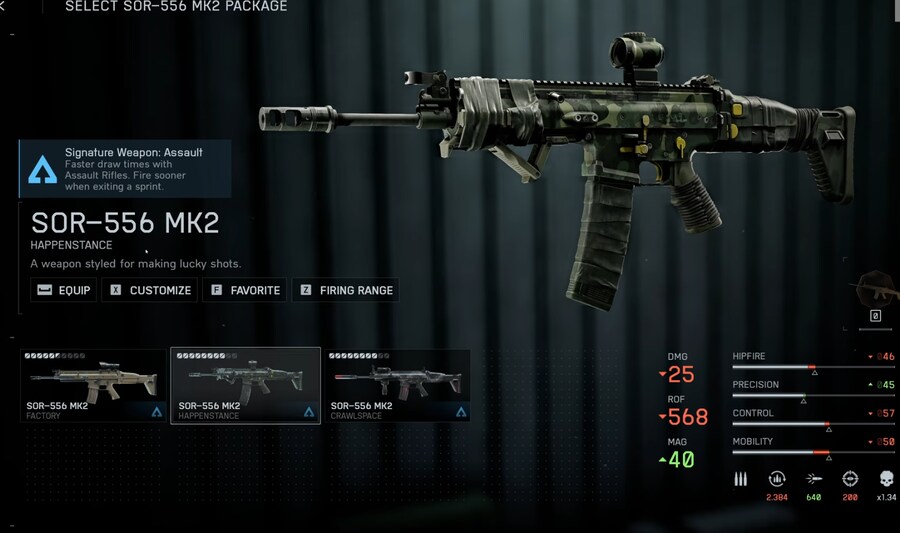Select the Factory package thumbnail
The height and width of the screenshot is (533, 900).
tap(94, 385)
